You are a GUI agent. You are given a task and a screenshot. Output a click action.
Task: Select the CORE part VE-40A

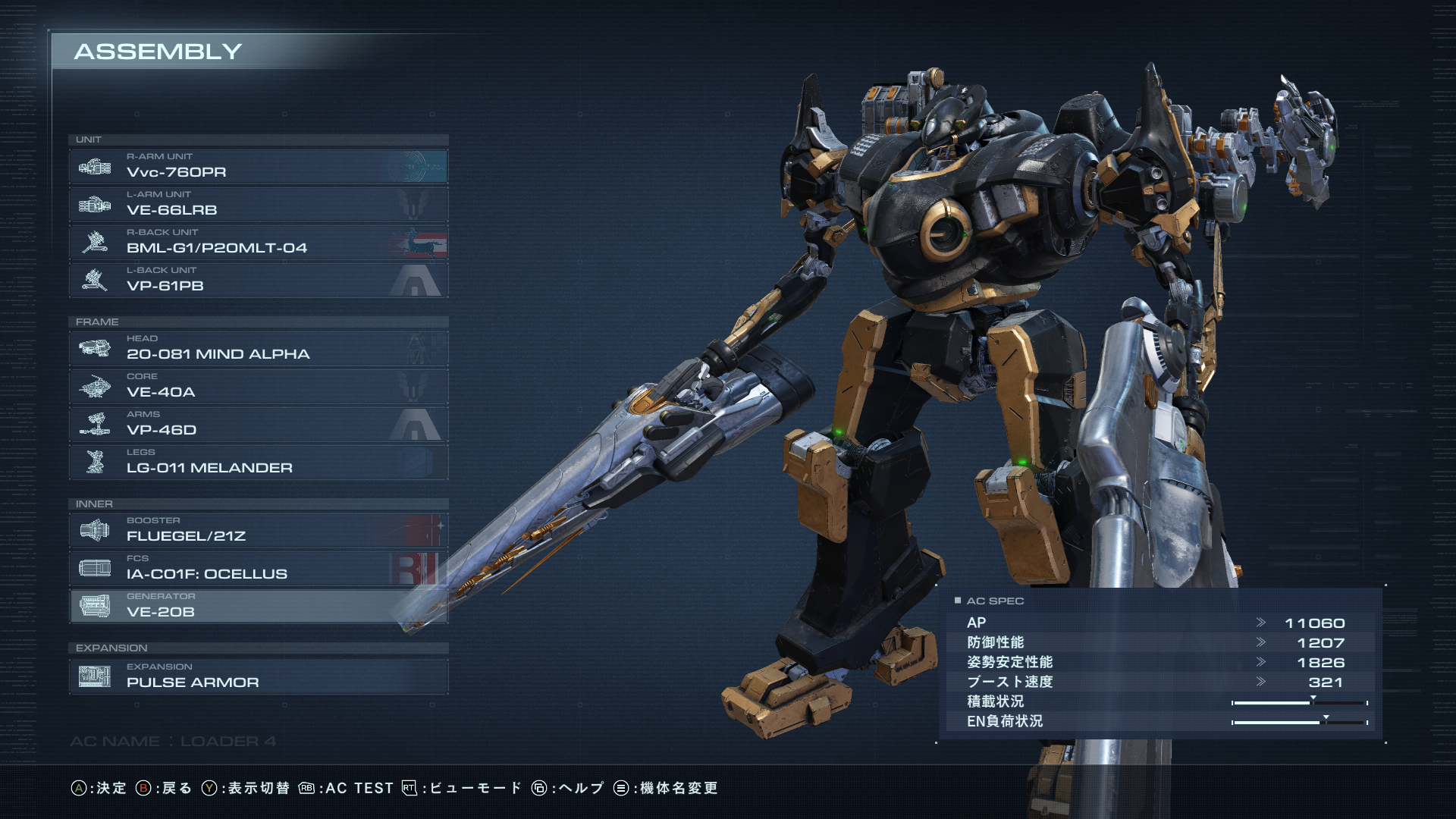[x=258, y=386]
